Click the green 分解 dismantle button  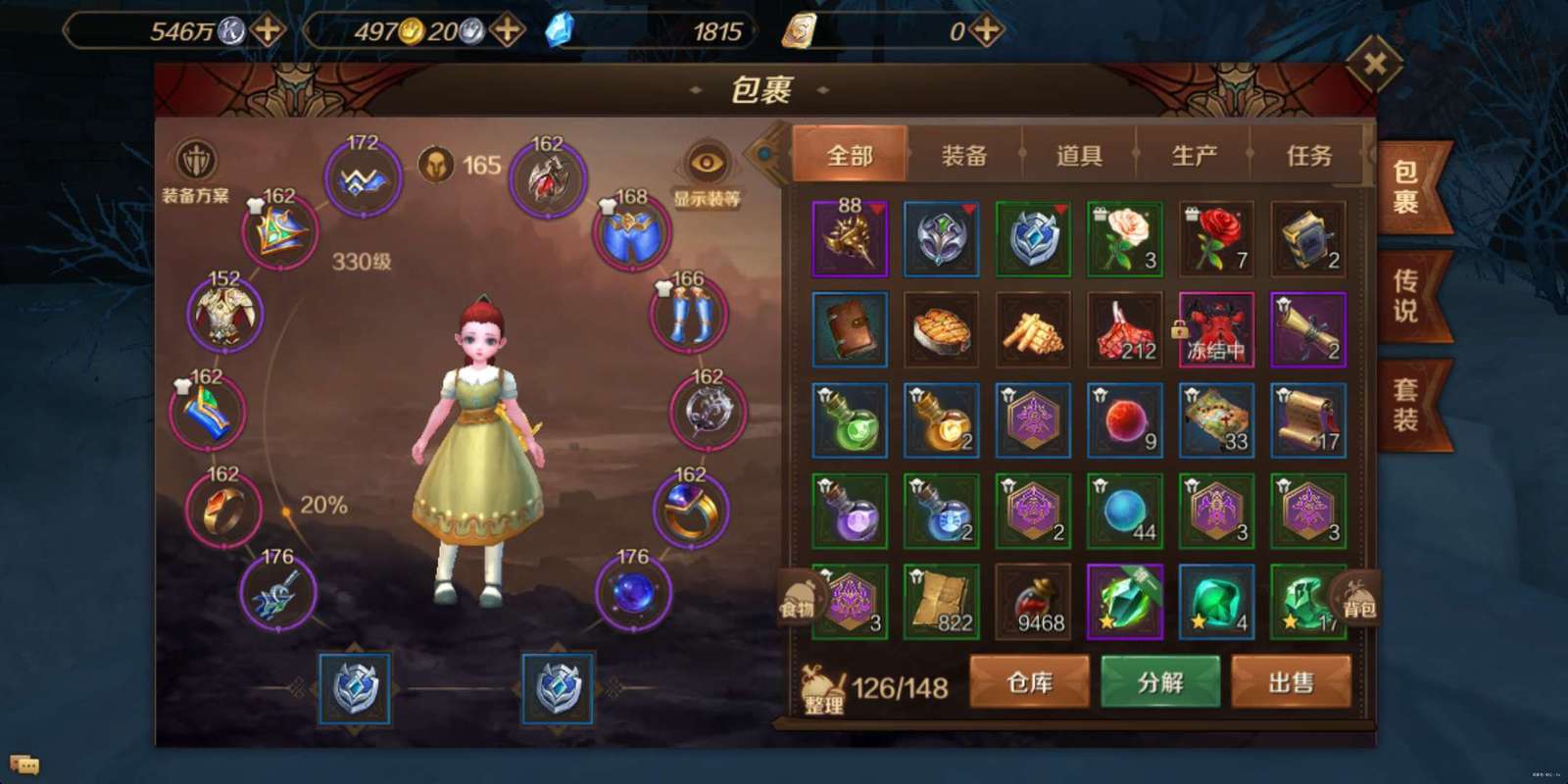click(1160, 682)
